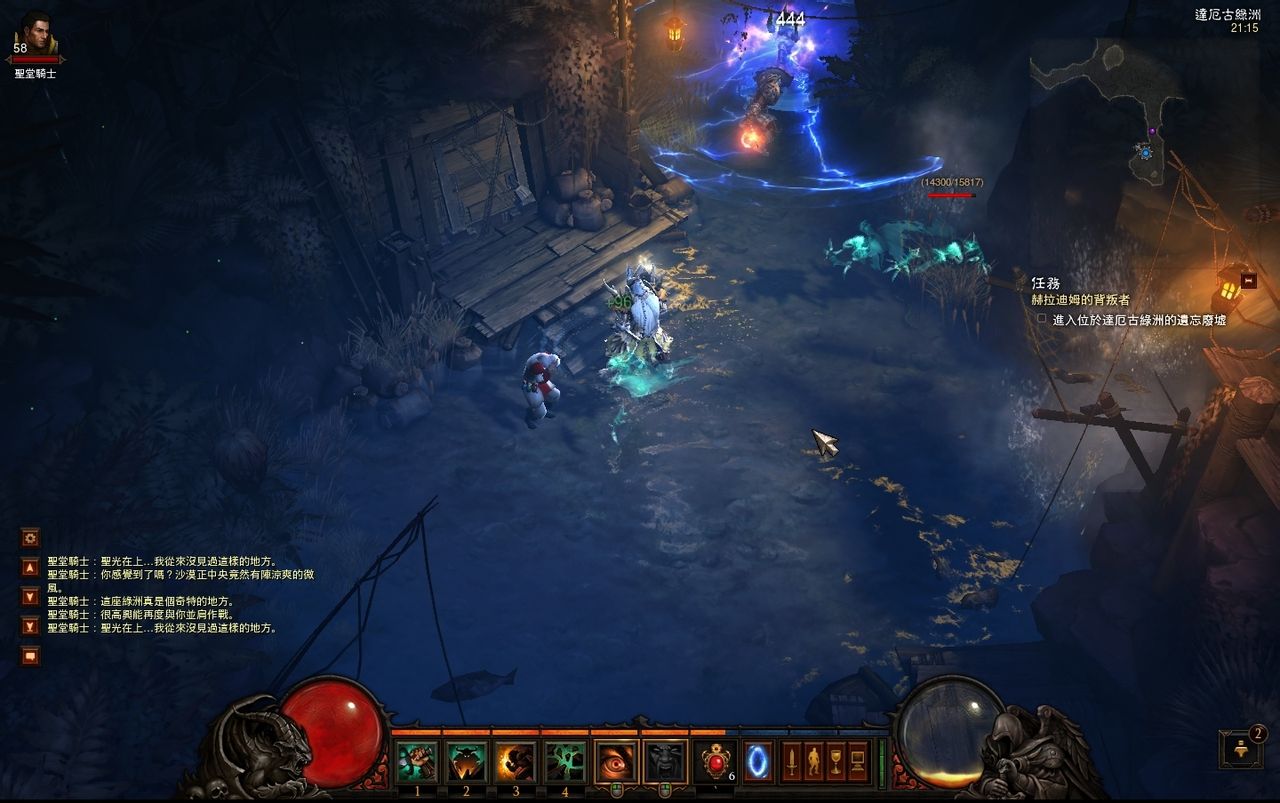
Task: Use the horned demon skill in slot 2
Action: [466, 762]
